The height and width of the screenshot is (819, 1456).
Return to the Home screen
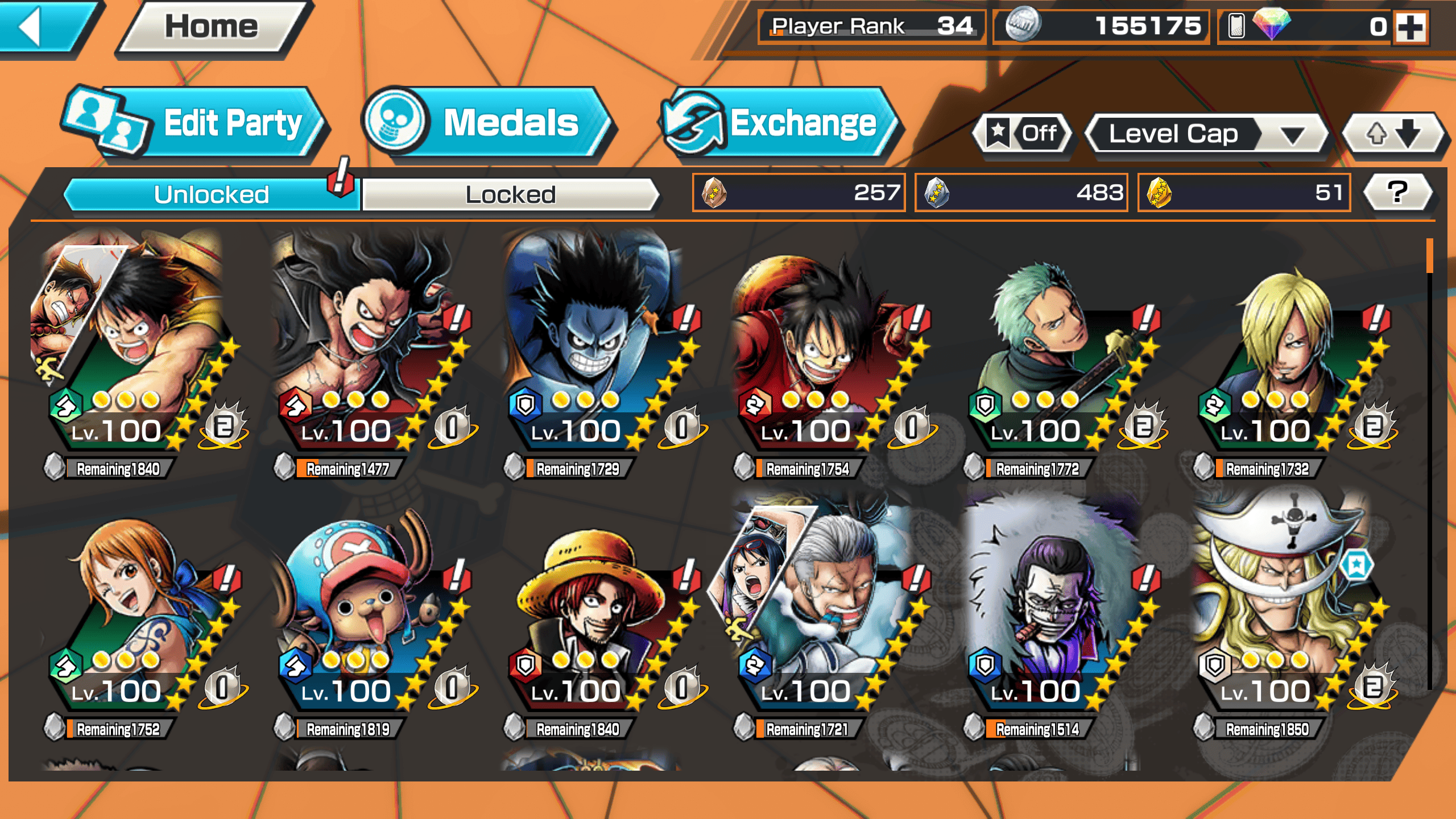[x=212, y=27]
